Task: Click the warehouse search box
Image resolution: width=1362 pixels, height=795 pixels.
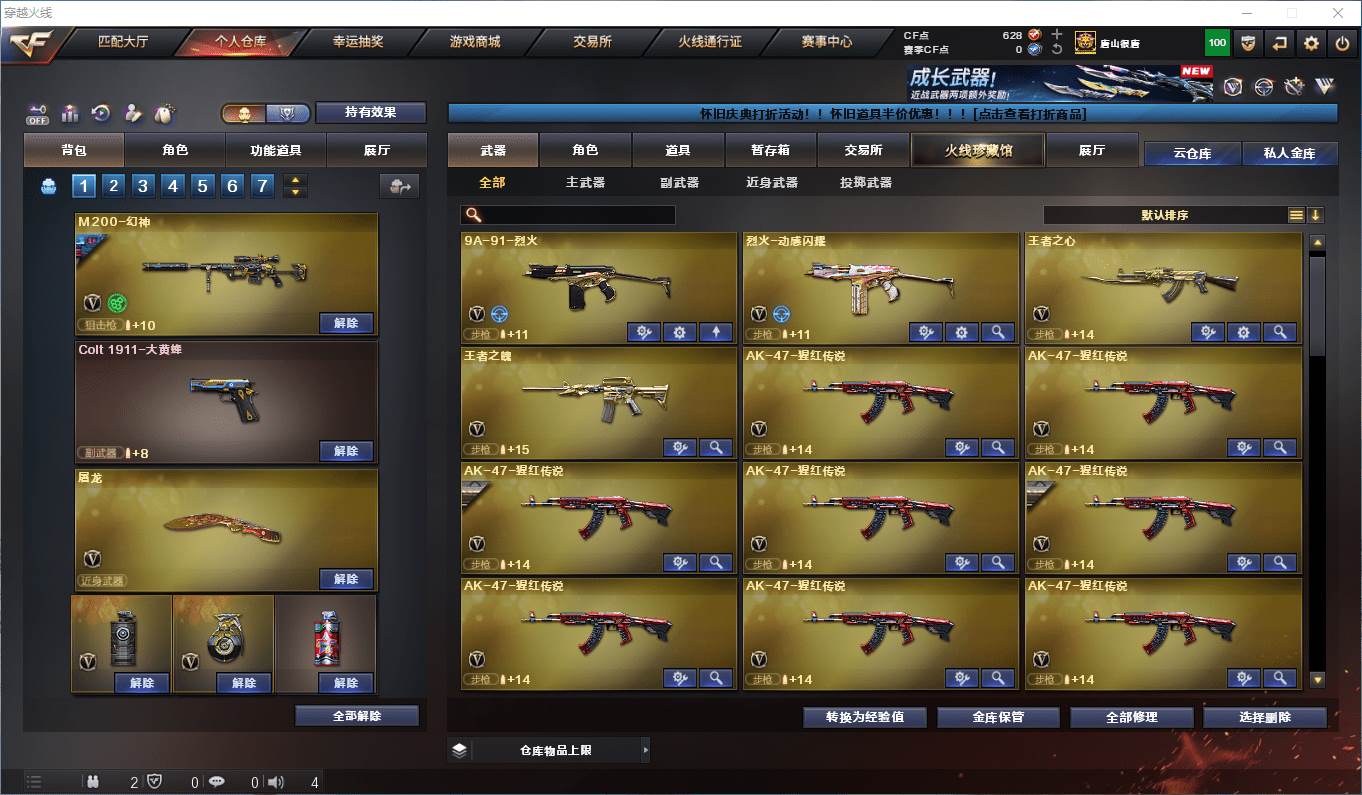Action: pyautogui.click(x=568, y=215)
